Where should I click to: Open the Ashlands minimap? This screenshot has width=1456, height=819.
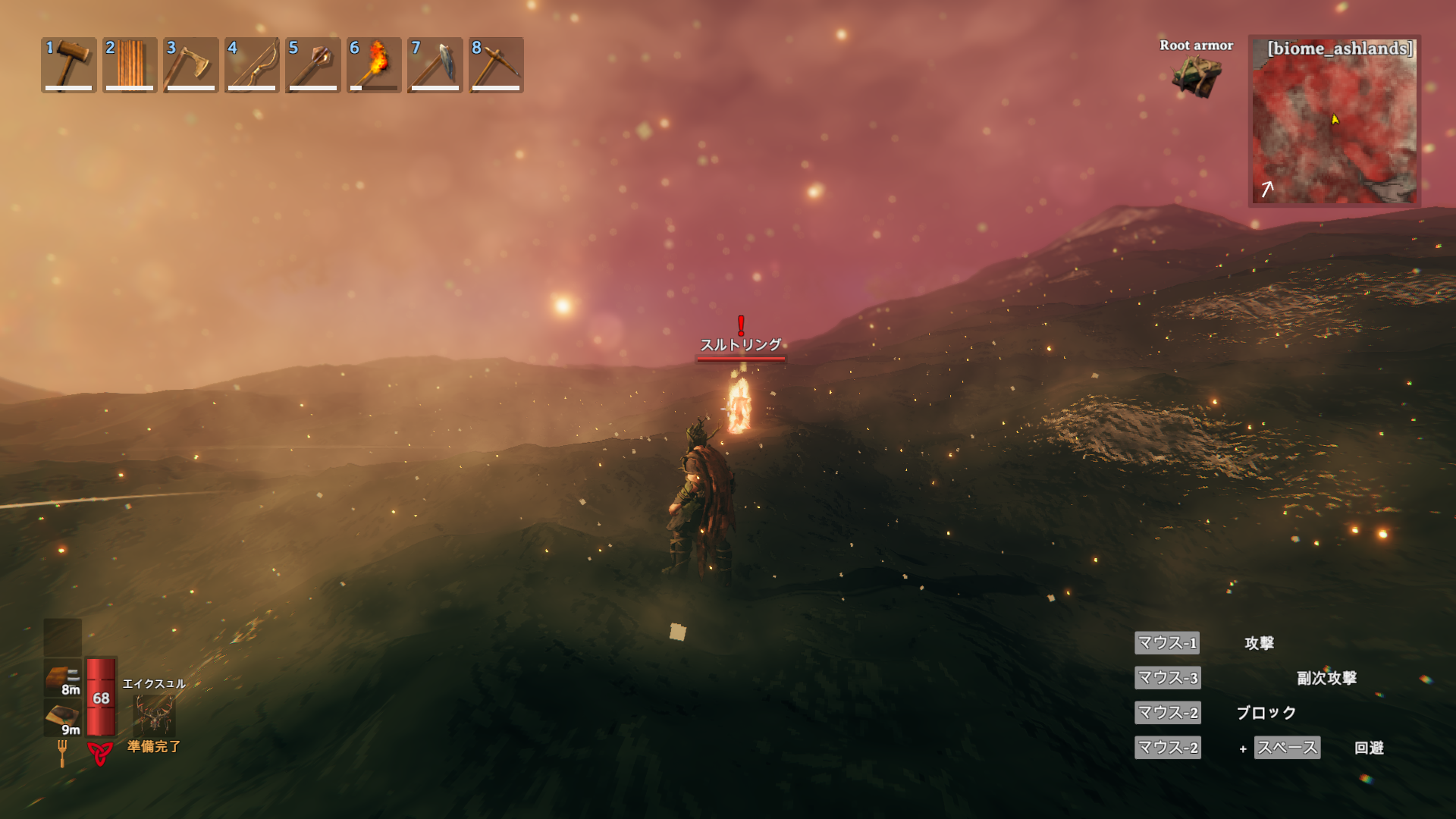(x=1334, y=121)
